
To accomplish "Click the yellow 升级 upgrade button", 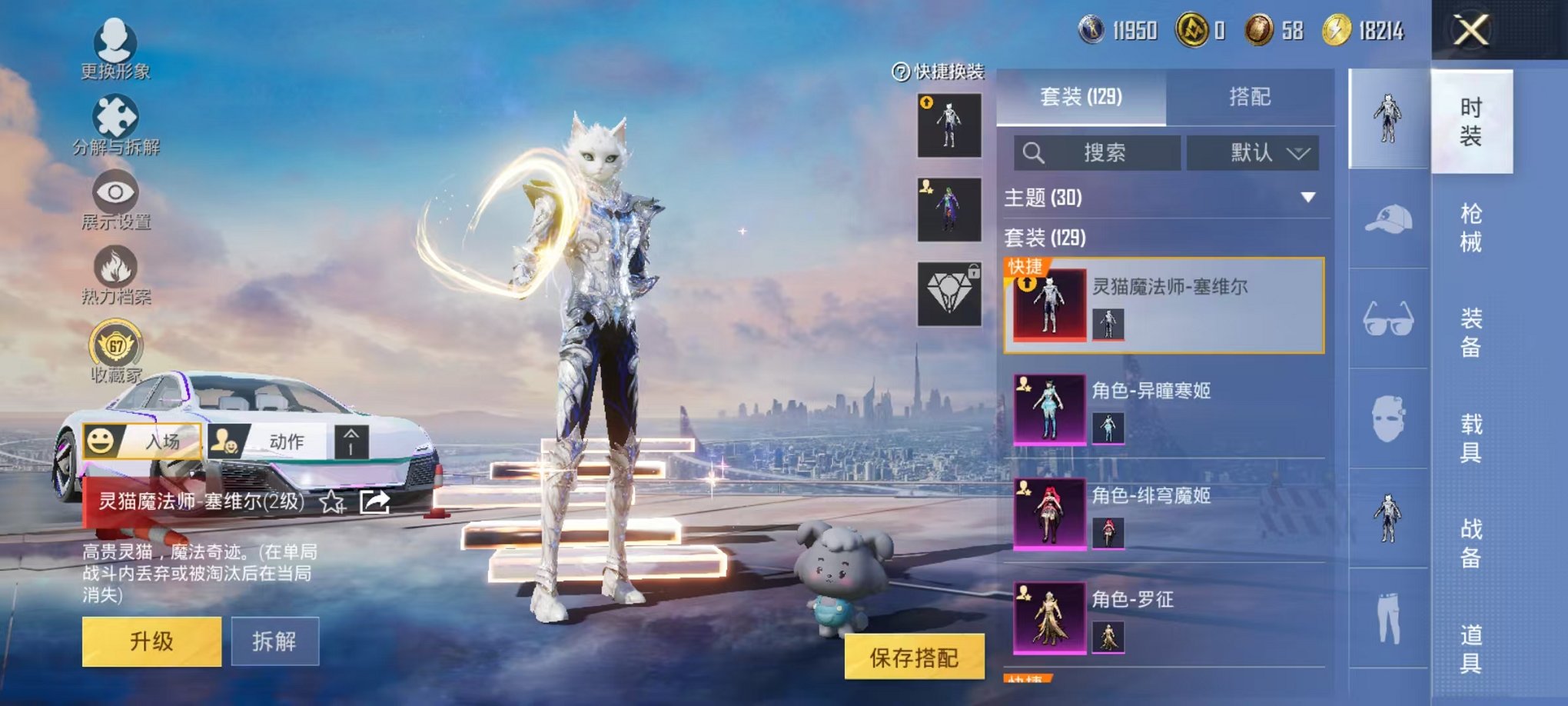I will pos(151,641).
